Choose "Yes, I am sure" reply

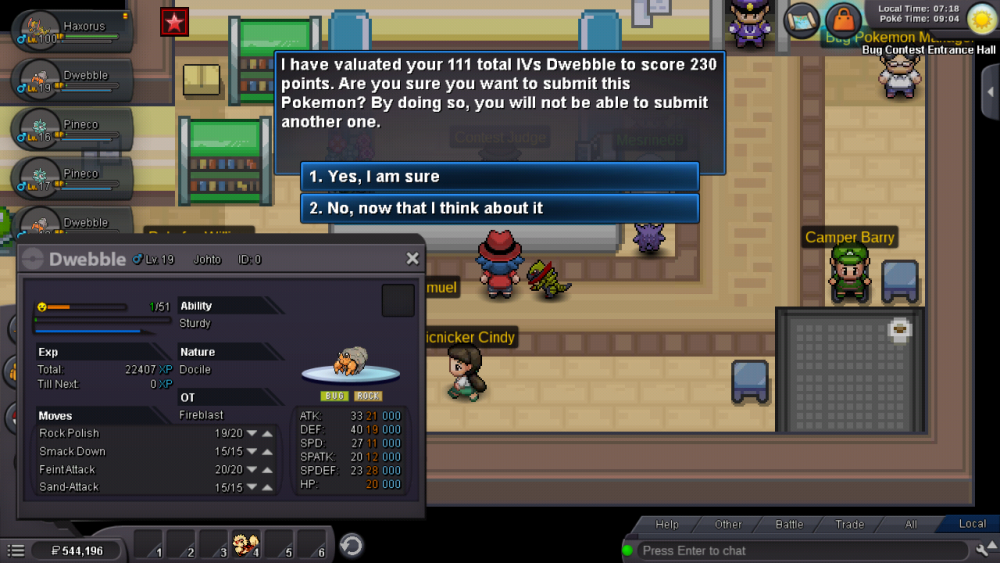[x=499, y=177]
